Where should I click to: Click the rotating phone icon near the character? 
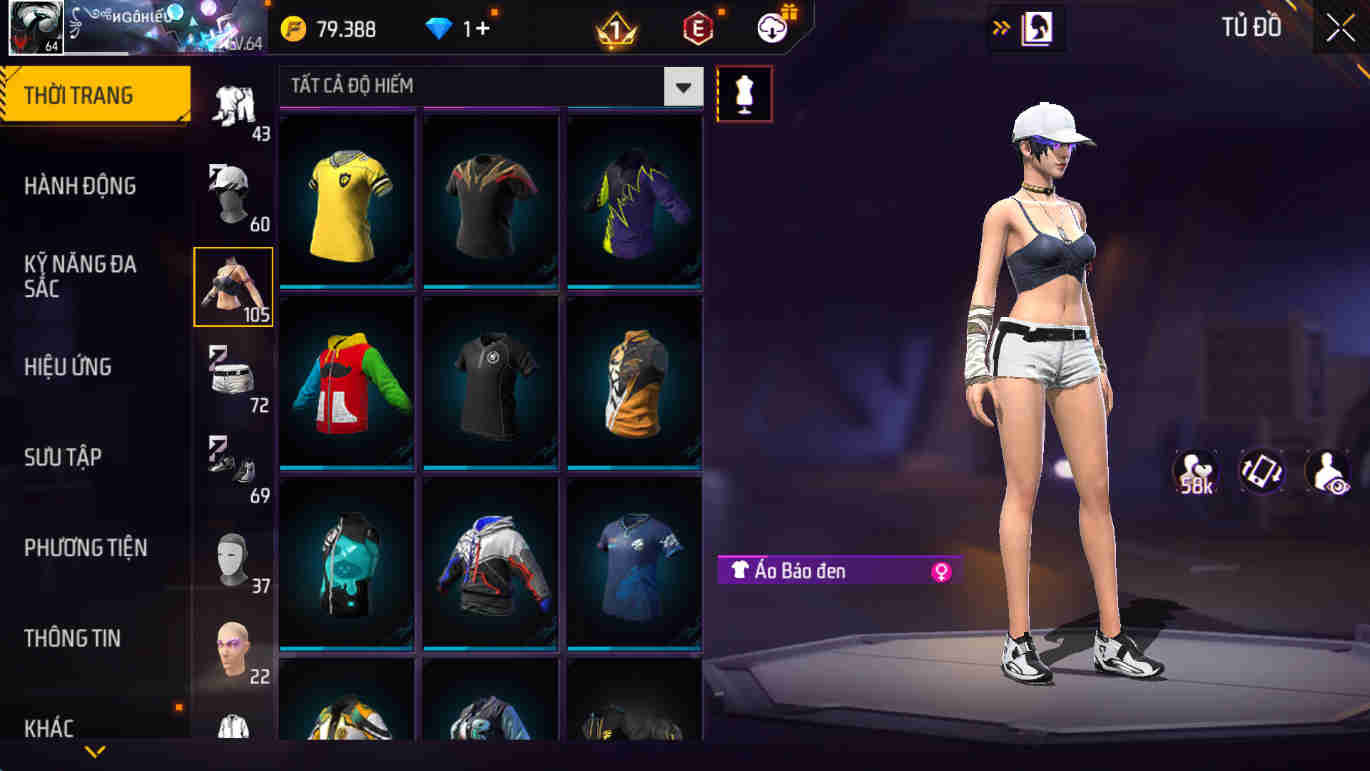click(1260, 470)
